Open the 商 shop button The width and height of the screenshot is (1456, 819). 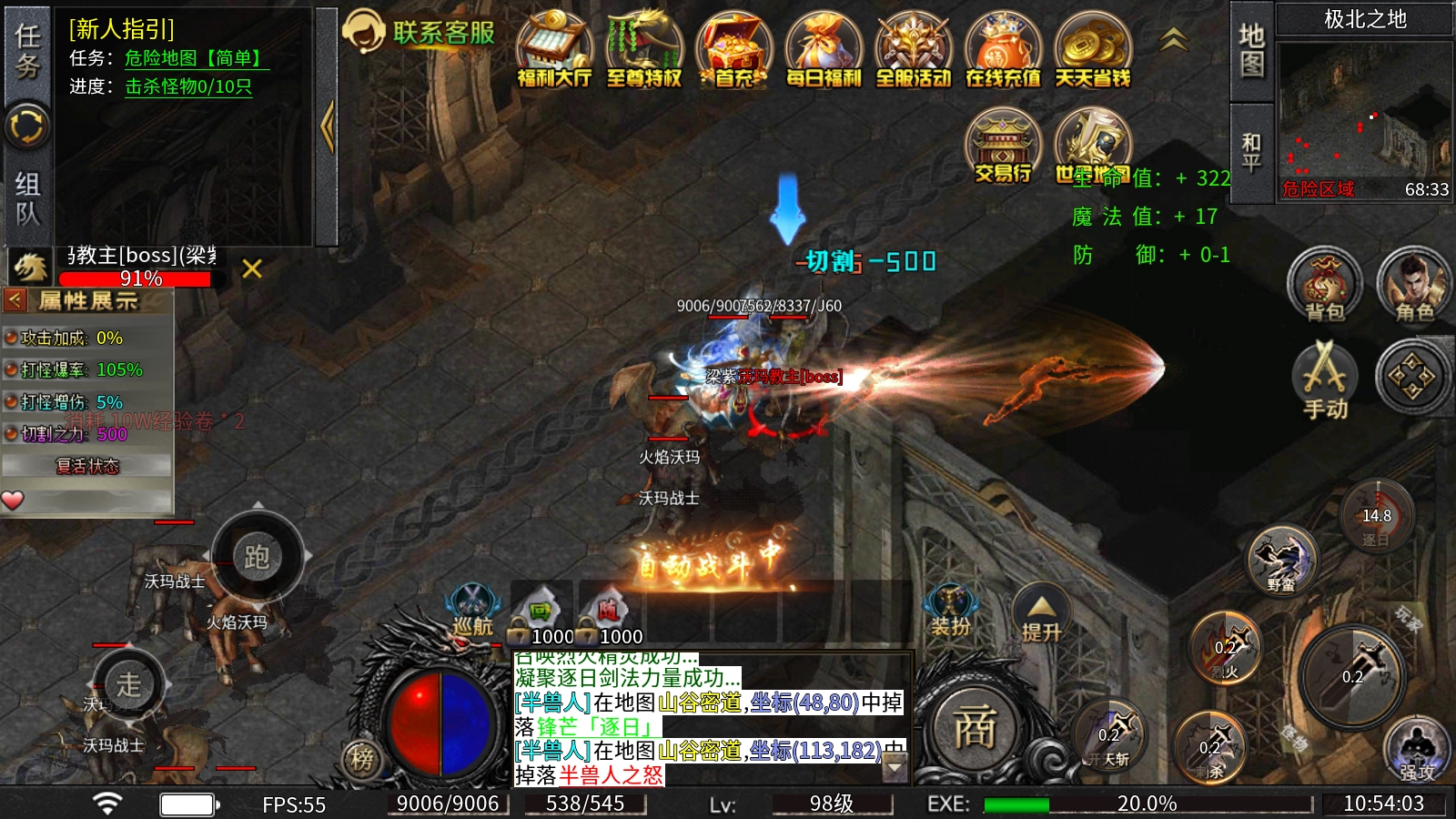click(x=975, y=728)
